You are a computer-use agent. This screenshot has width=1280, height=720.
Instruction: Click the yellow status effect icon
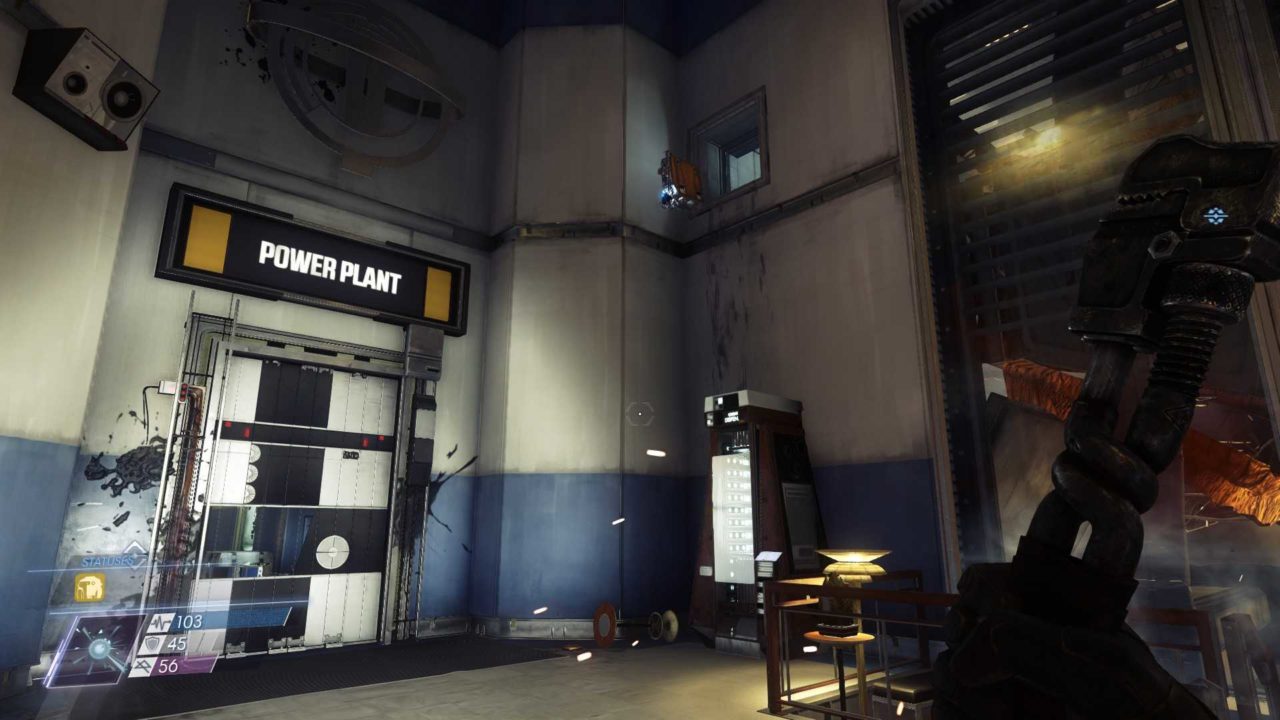pos(90,588)
